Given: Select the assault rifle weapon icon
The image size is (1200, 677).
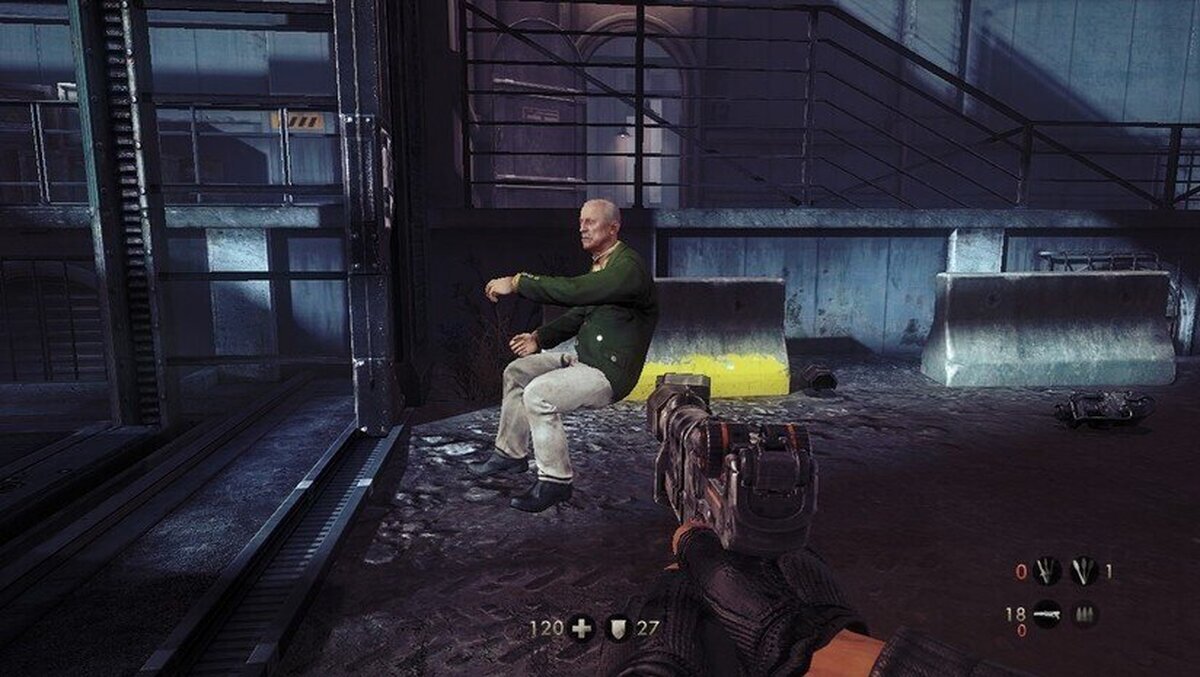Looking at the screenshot, I should click(1047, 613).
